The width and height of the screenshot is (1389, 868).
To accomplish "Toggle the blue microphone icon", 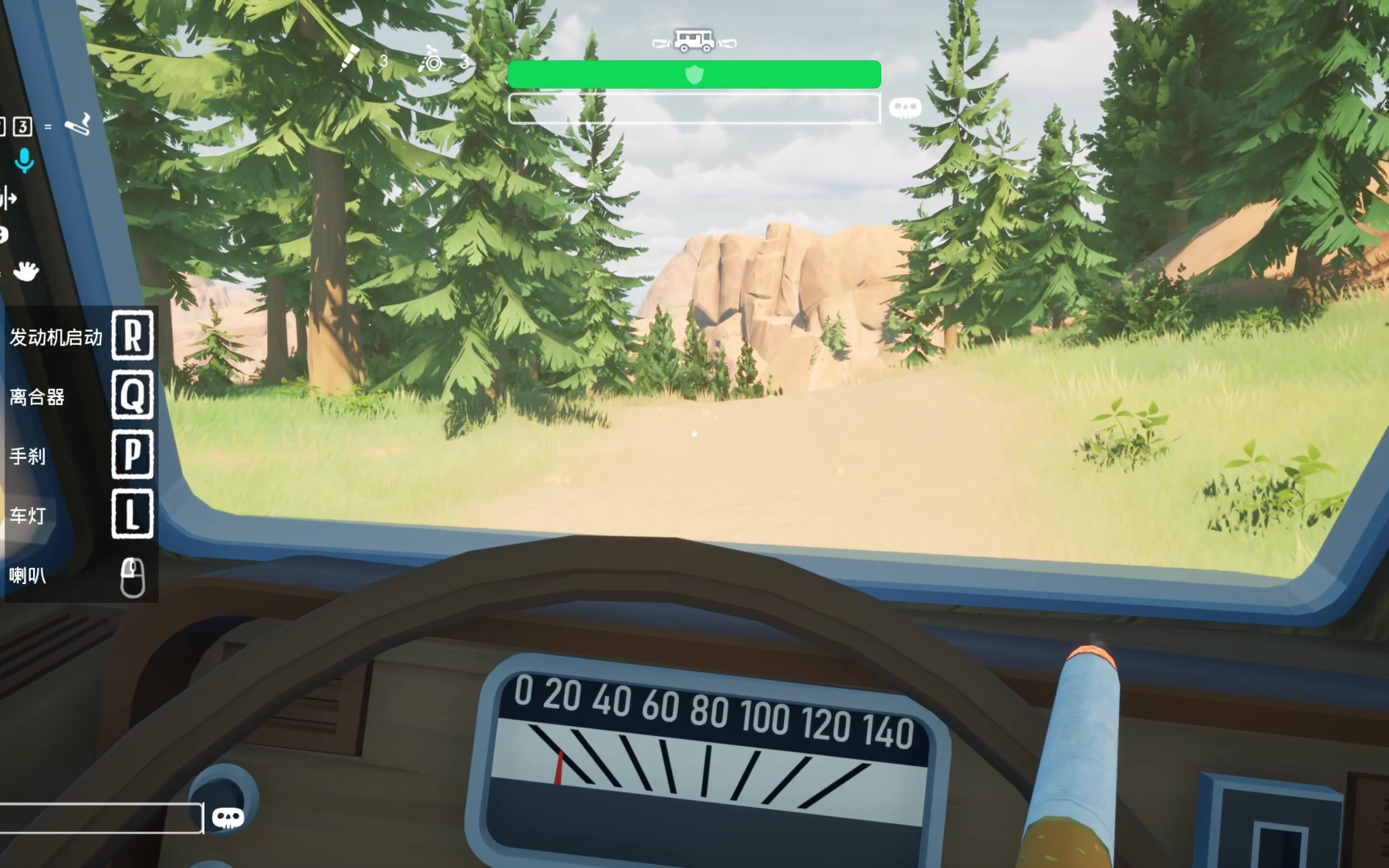I will (25, 160).
